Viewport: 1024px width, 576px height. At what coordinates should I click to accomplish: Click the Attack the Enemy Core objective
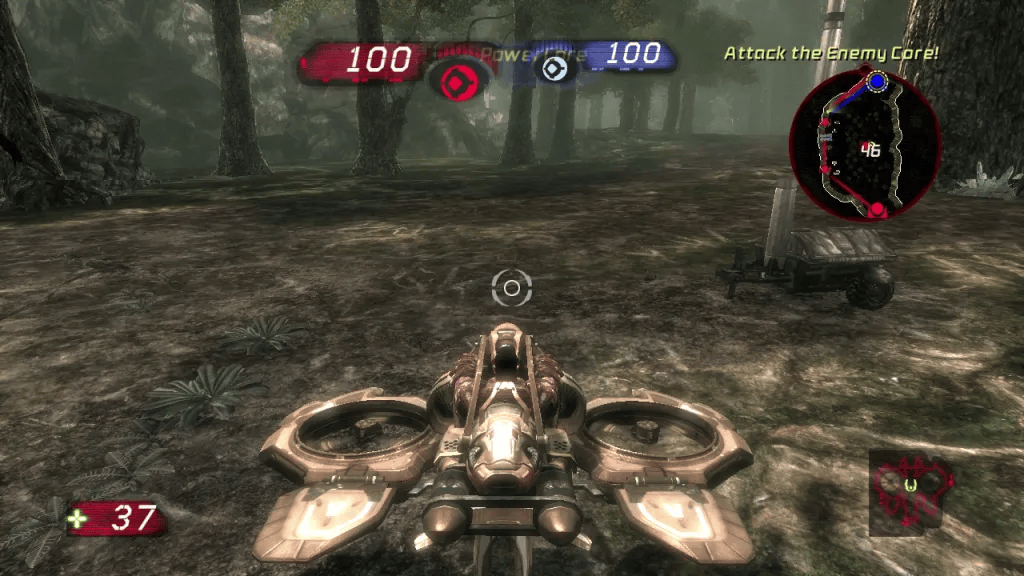[831, 52]
